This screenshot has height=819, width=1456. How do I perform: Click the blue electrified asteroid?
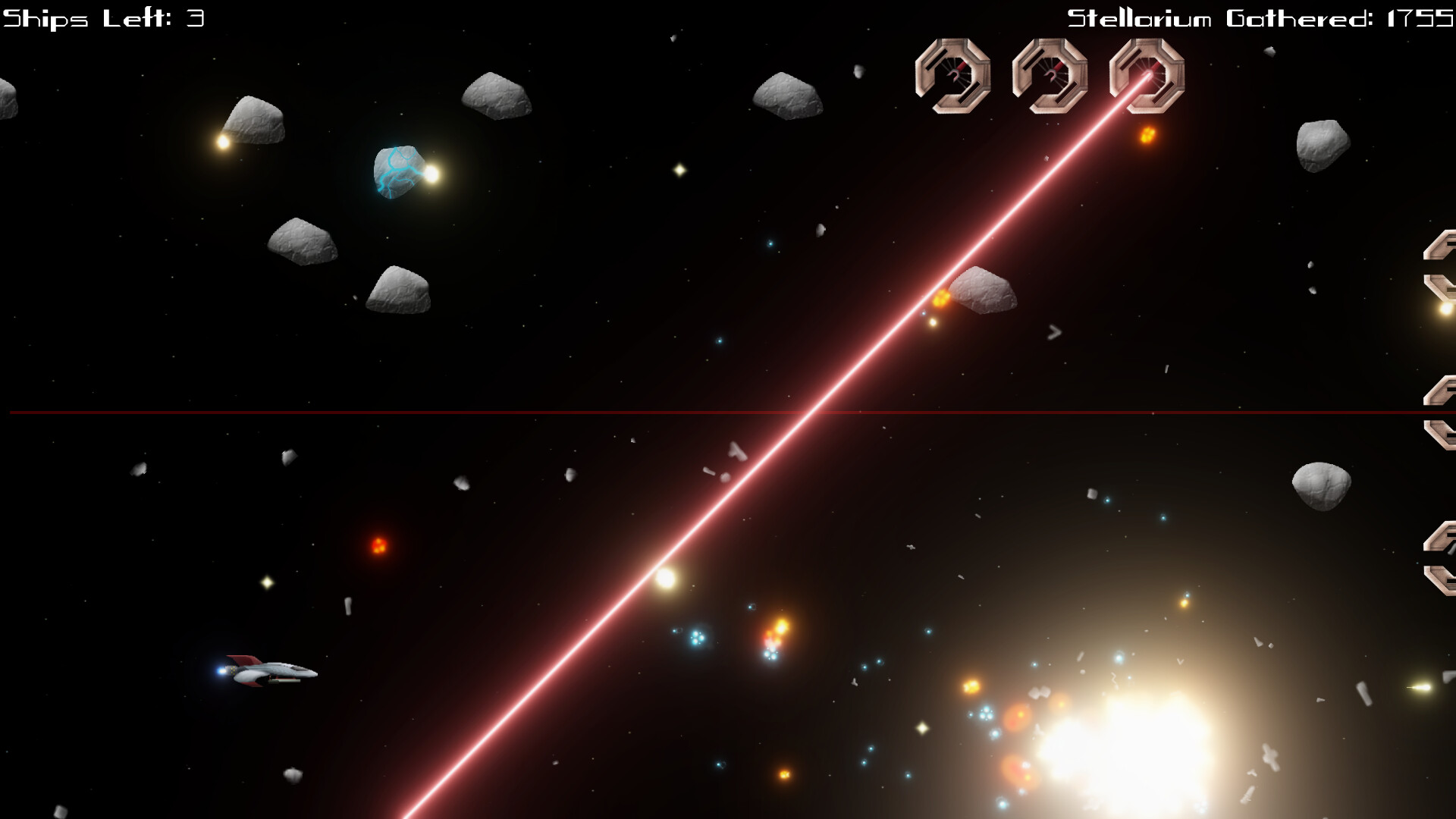[x=397, y=173]
